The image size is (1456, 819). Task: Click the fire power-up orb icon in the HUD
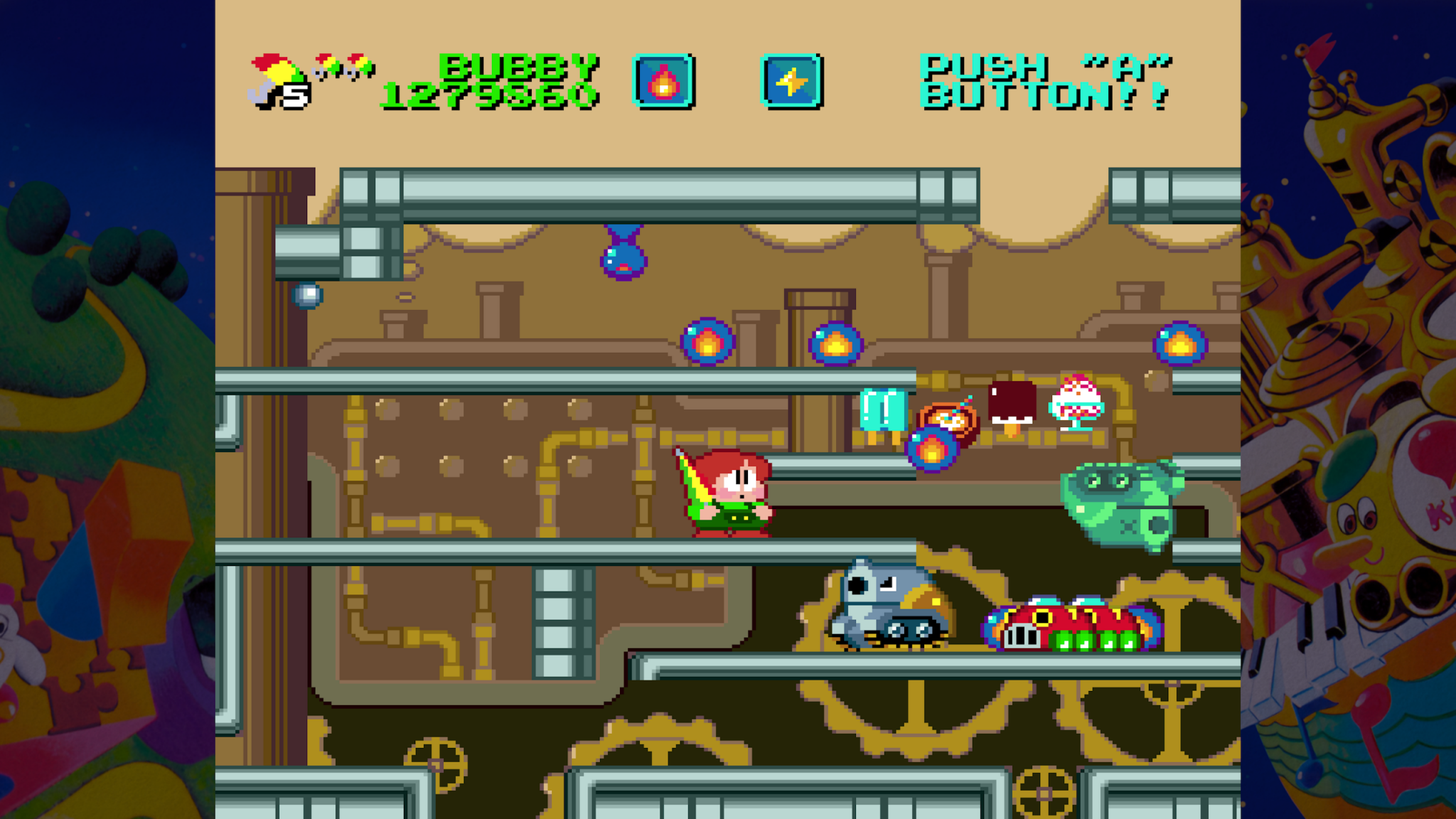(664, 82)
